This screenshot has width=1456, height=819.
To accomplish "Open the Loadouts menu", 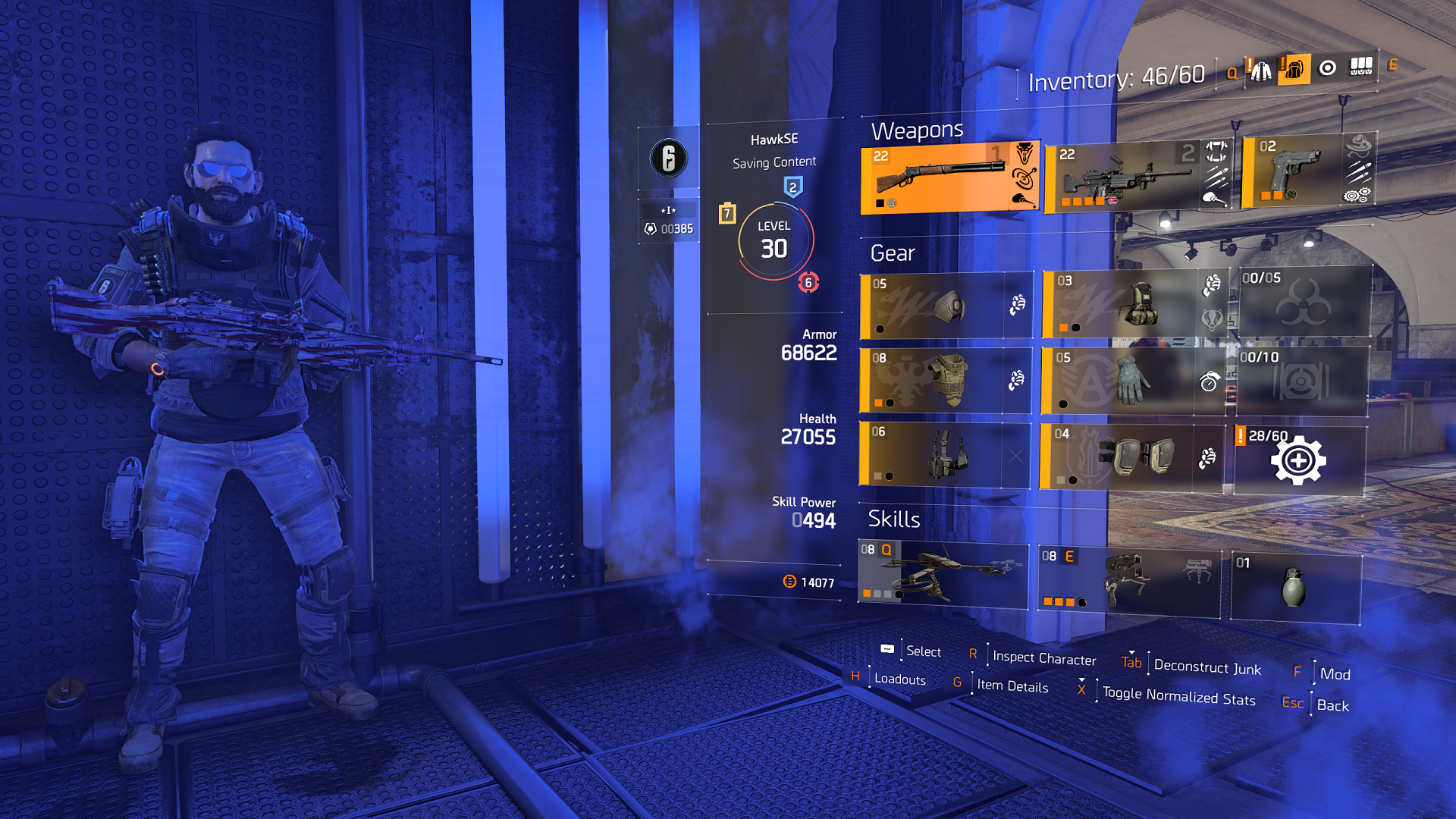I will [x=899, y=679].
